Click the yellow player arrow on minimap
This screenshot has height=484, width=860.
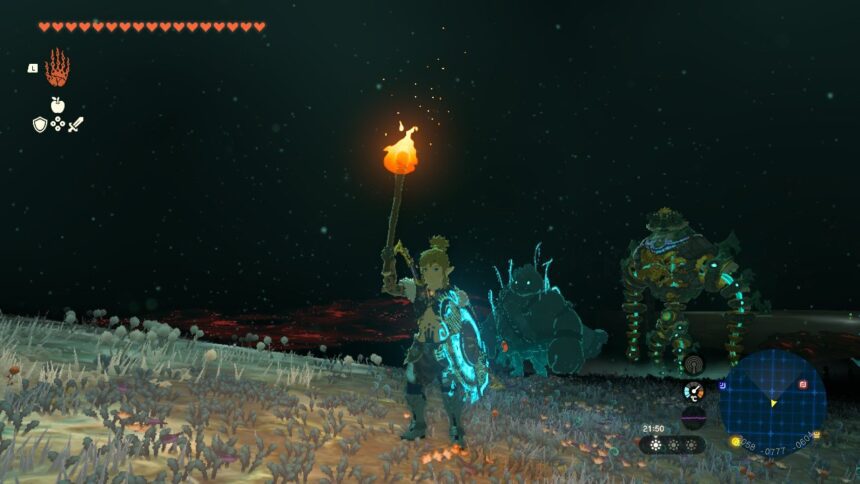(x=773, y=403)
